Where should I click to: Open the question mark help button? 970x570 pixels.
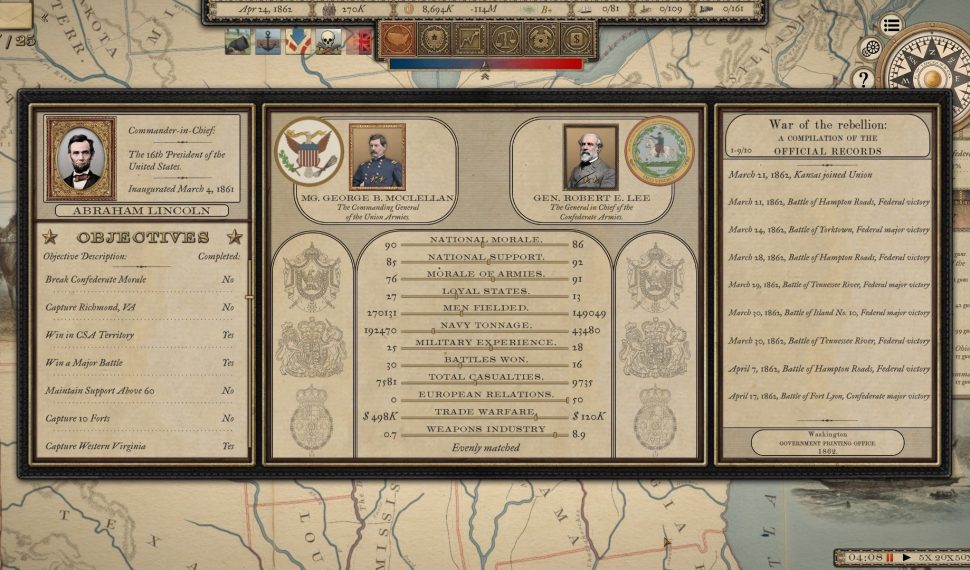point(863,78)
